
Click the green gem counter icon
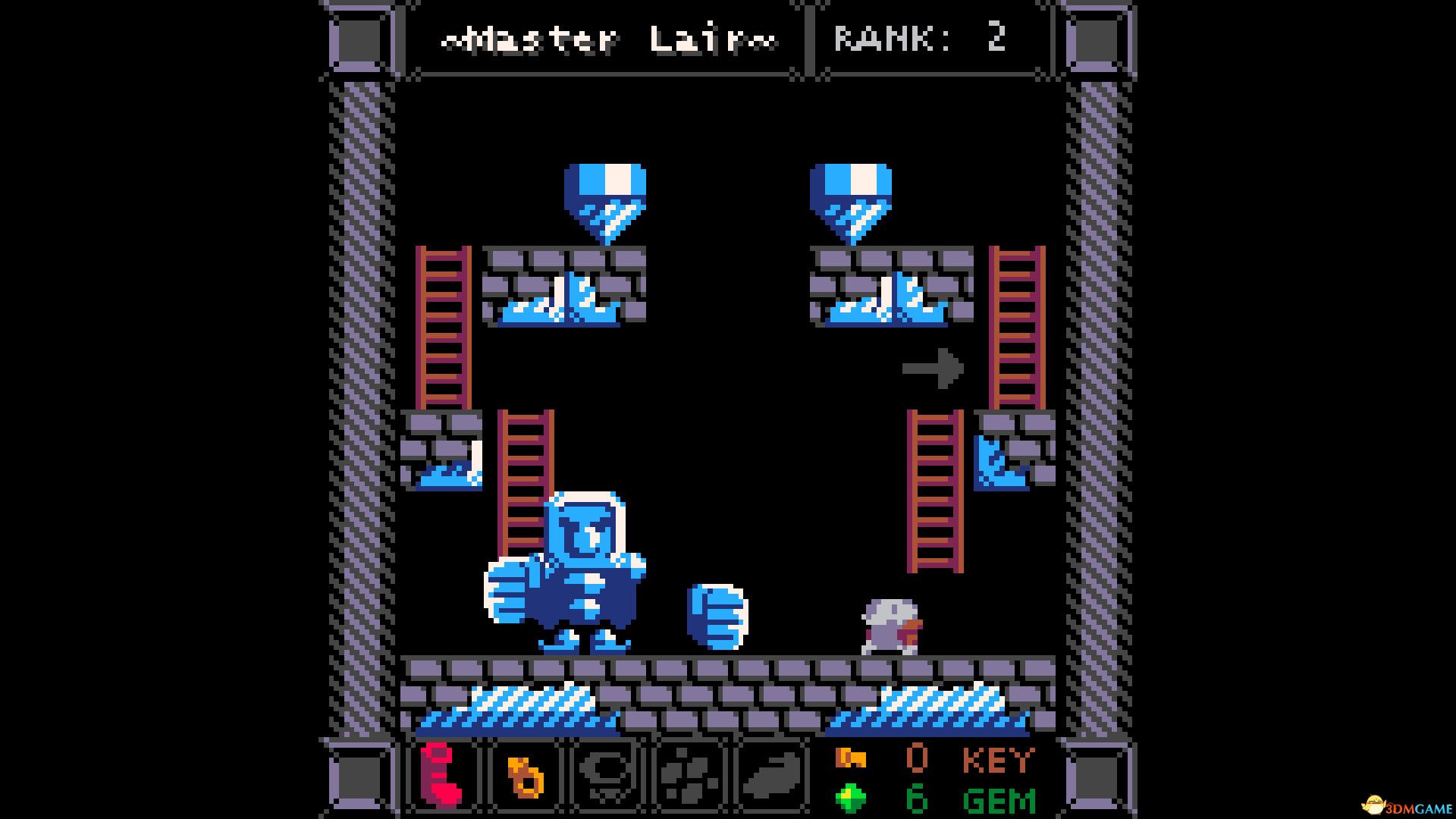point(849,798)
